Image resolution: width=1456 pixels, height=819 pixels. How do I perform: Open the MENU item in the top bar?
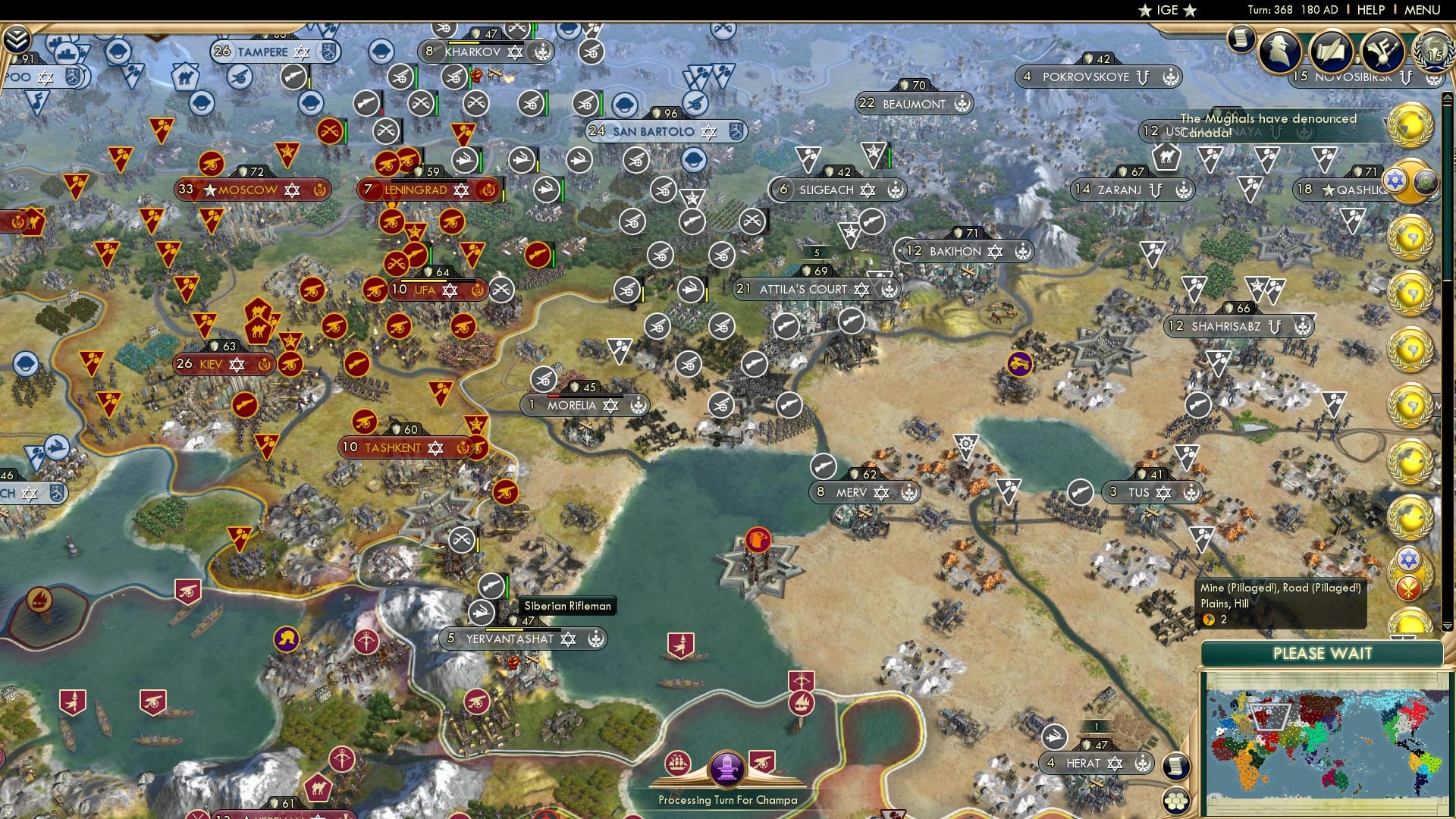pos(1424,9)
